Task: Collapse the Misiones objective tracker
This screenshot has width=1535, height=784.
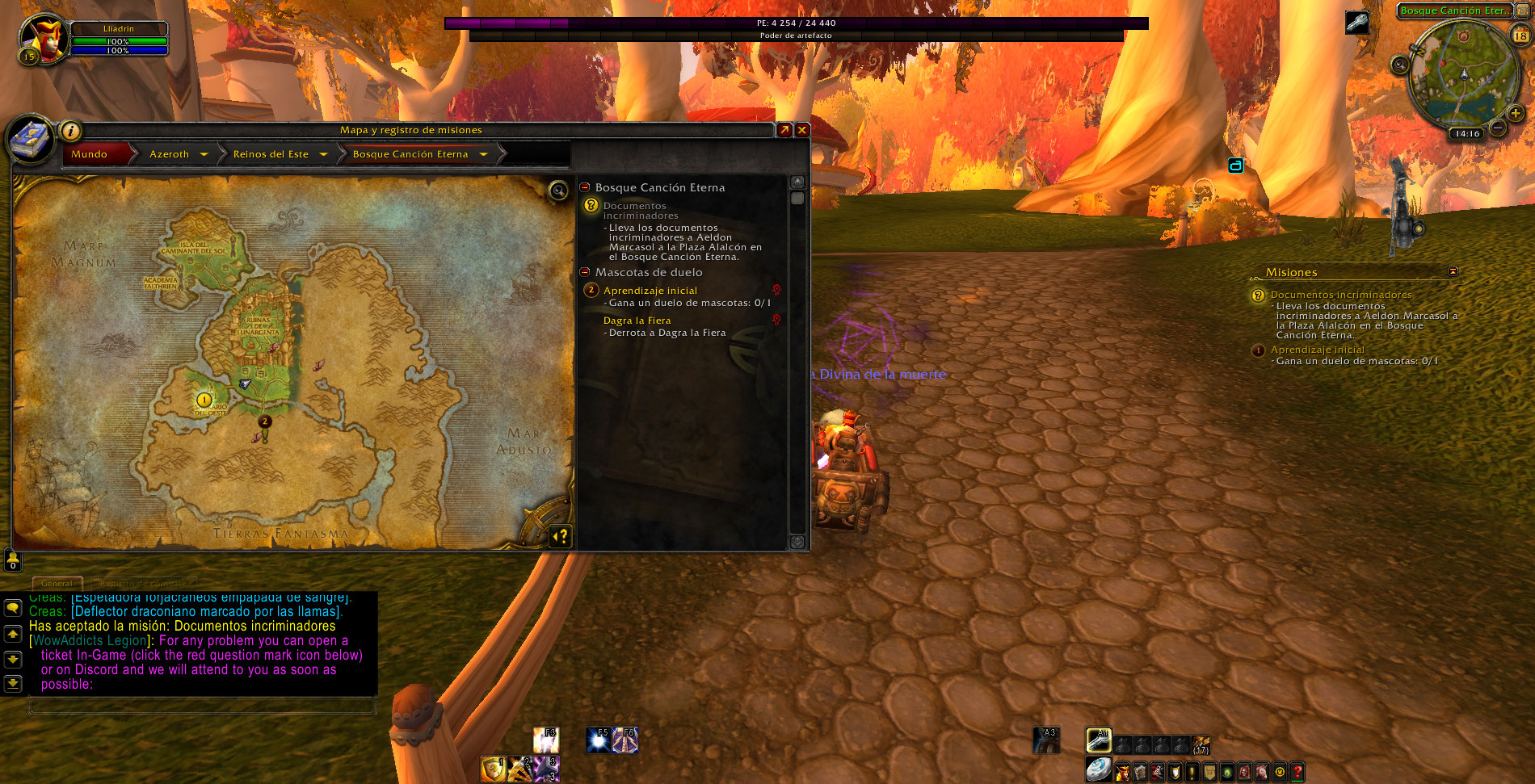Action: point(1453,272)
